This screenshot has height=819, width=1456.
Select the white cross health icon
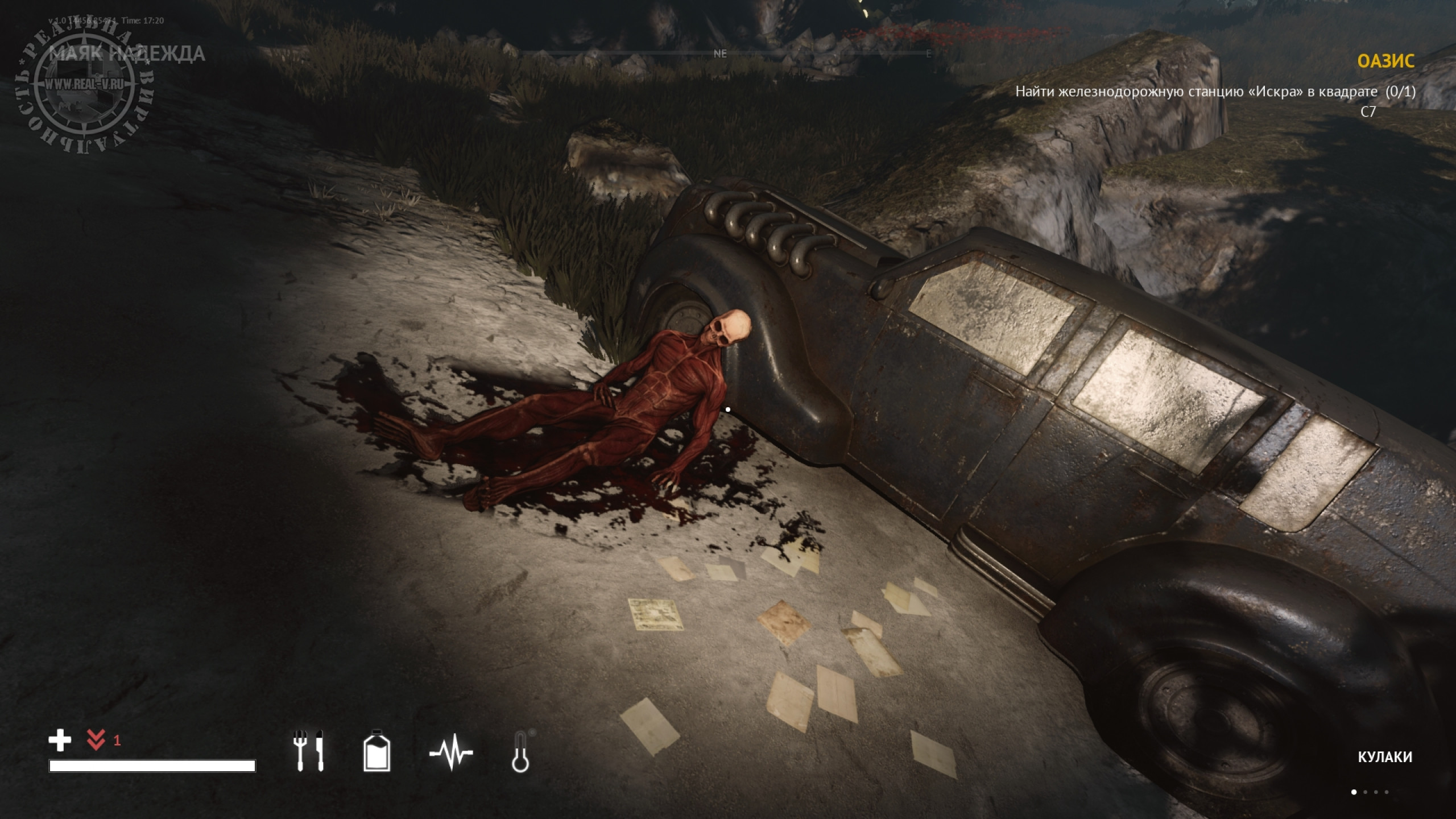(60, 741)
